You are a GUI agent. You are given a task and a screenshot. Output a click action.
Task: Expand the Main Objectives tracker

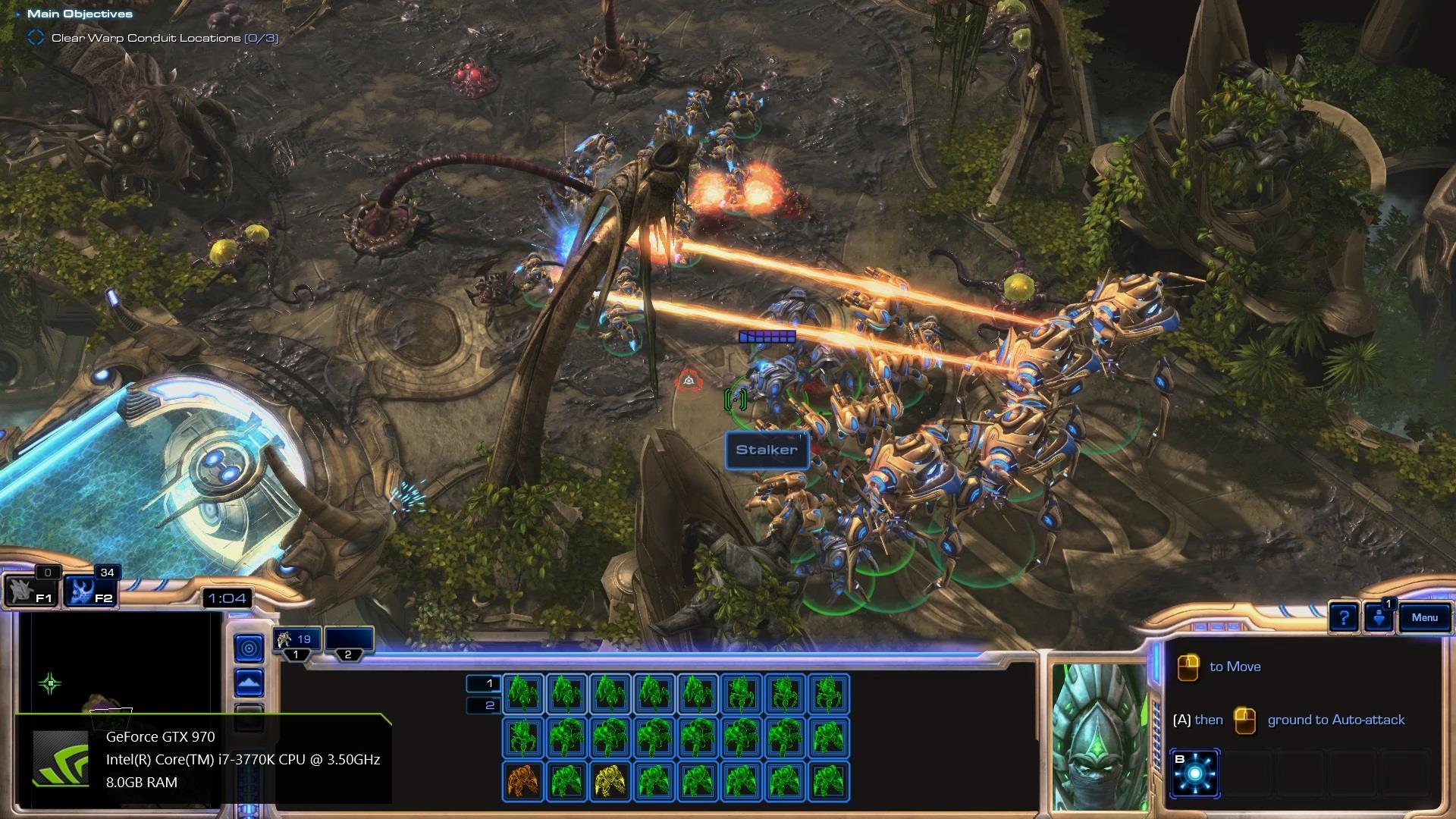point(80,14)
